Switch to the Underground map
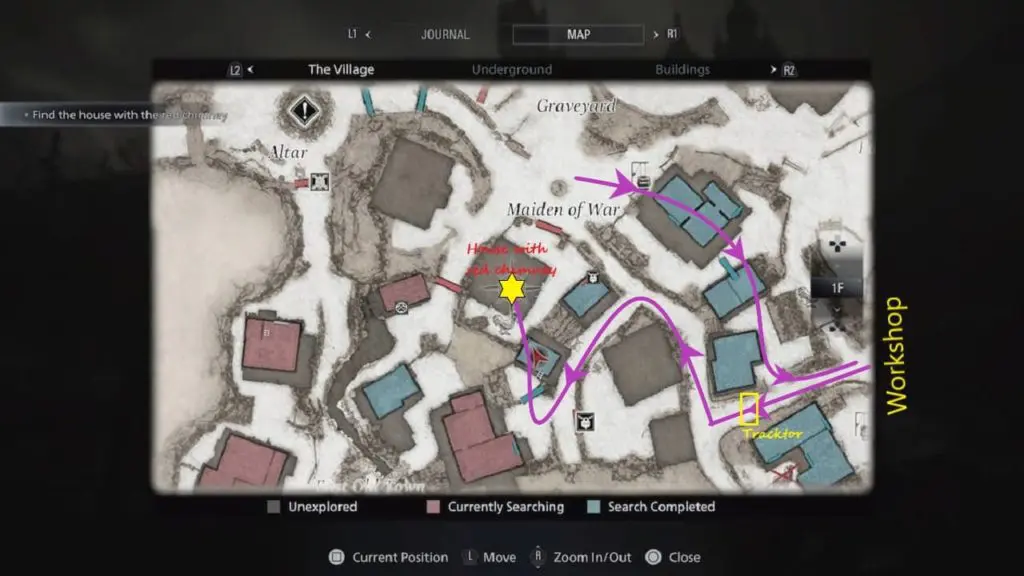 (511, 70)
